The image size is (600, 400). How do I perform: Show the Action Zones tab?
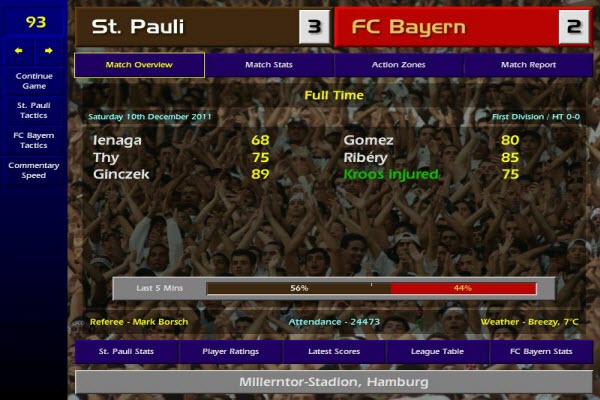click(x=399, y=65)
